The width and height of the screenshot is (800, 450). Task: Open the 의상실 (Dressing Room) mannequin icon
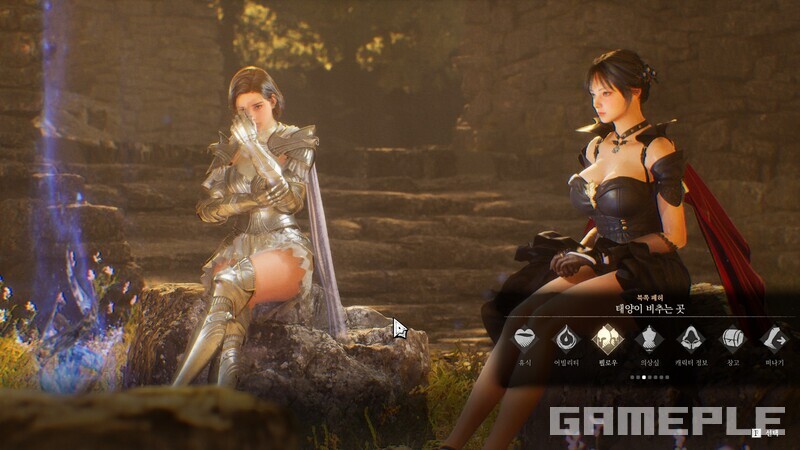click(649, 338)
